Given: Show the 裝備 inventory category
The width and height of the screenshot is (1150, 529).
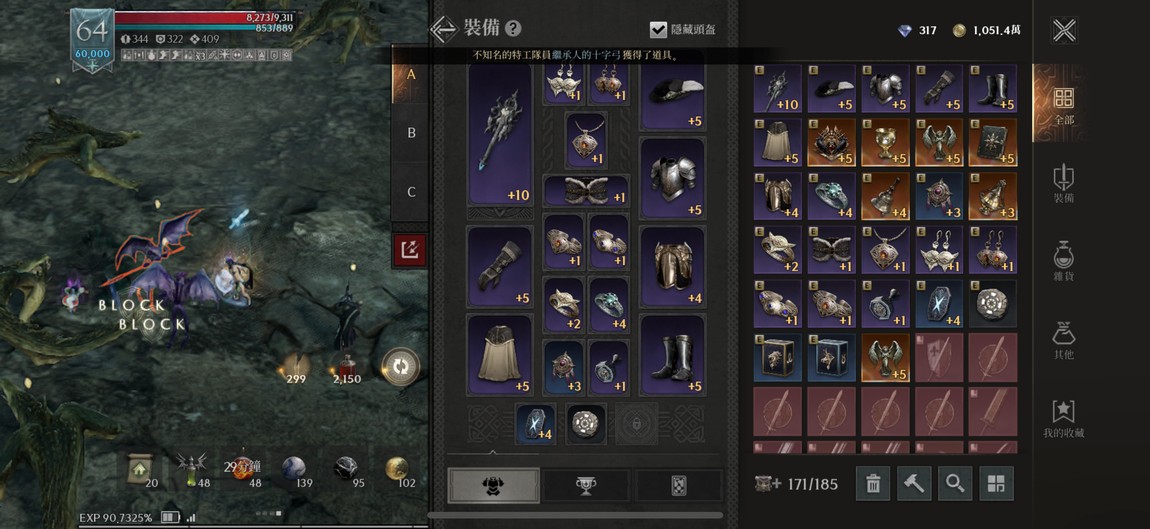Looking at the screenshot, I should coord(1063,183).
